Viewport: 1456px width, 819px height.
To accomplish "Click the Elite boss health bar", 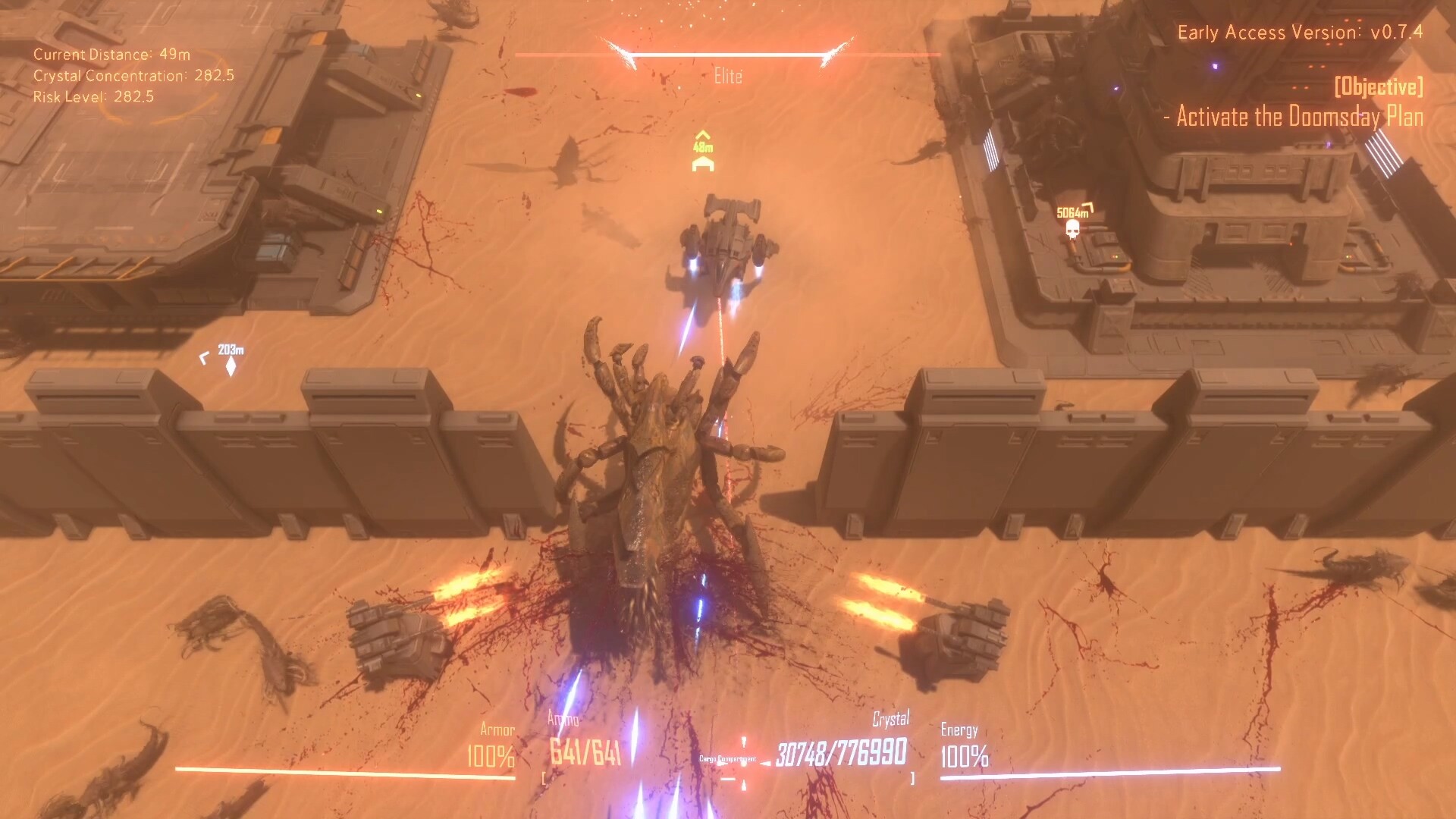I will 728,54.
